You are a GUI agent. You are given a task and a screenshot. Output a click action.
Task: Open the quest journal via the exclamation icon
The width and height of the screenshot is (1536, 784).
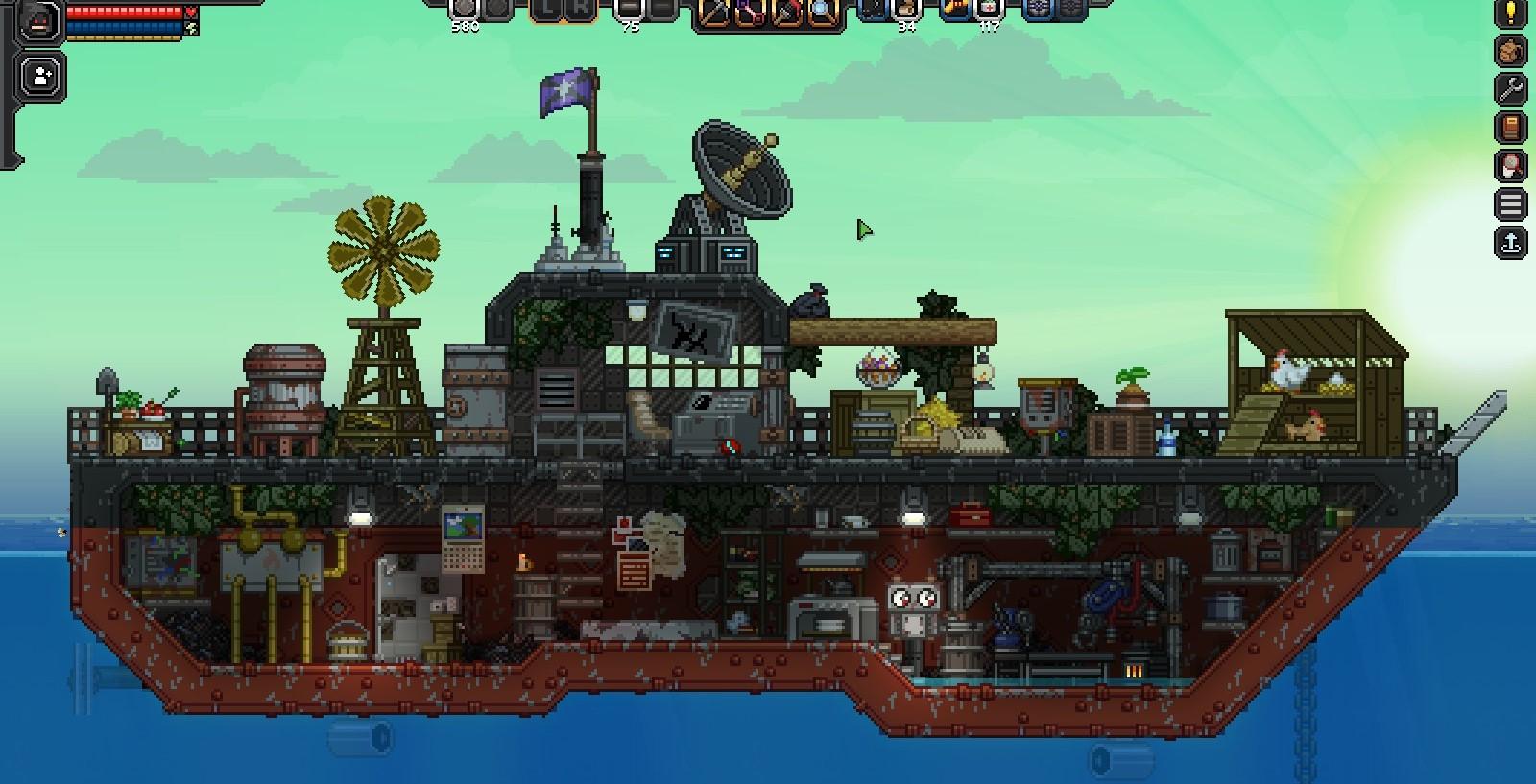click(x=1511, y=13)
